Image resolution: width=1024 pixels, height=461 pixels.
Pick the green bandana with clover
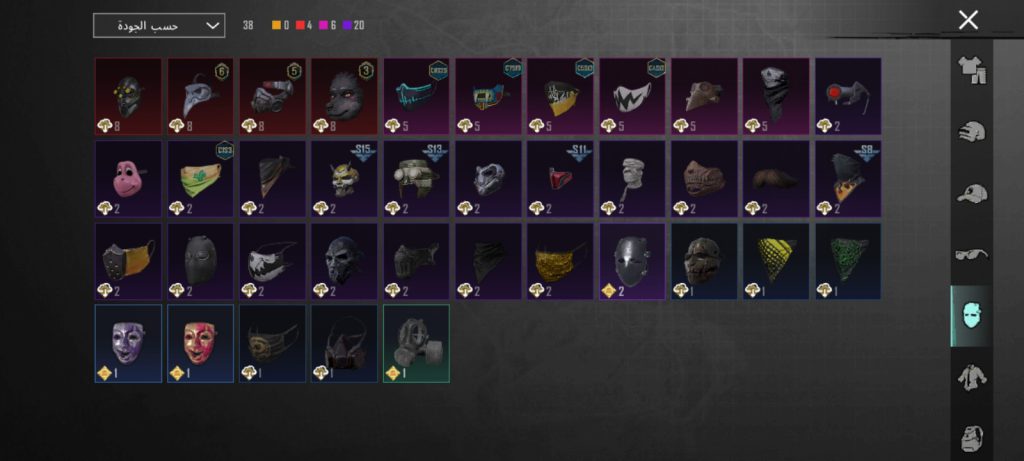200,179
